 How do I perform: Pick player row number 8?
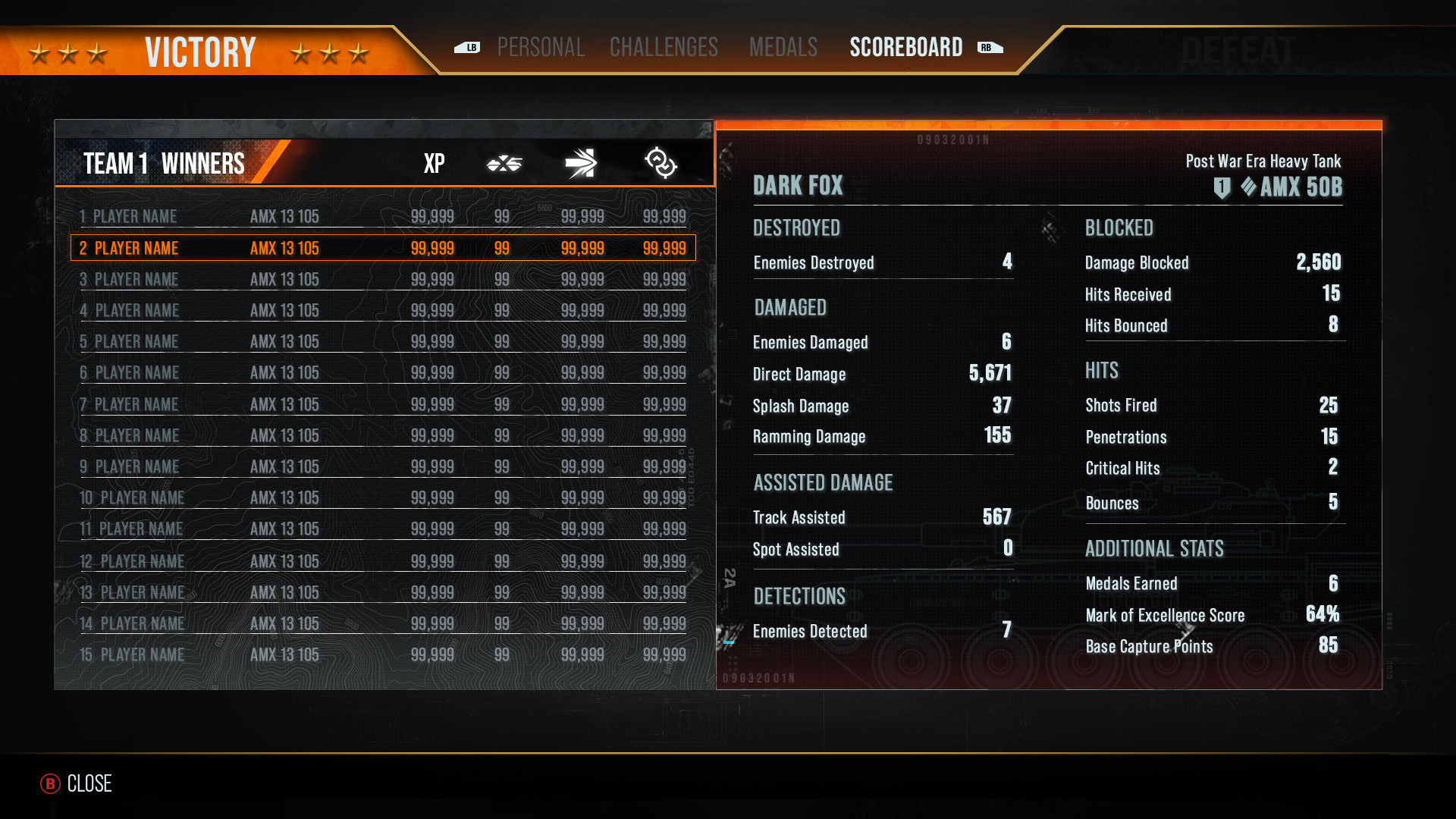pyautogui.click(x=383, y=436)
